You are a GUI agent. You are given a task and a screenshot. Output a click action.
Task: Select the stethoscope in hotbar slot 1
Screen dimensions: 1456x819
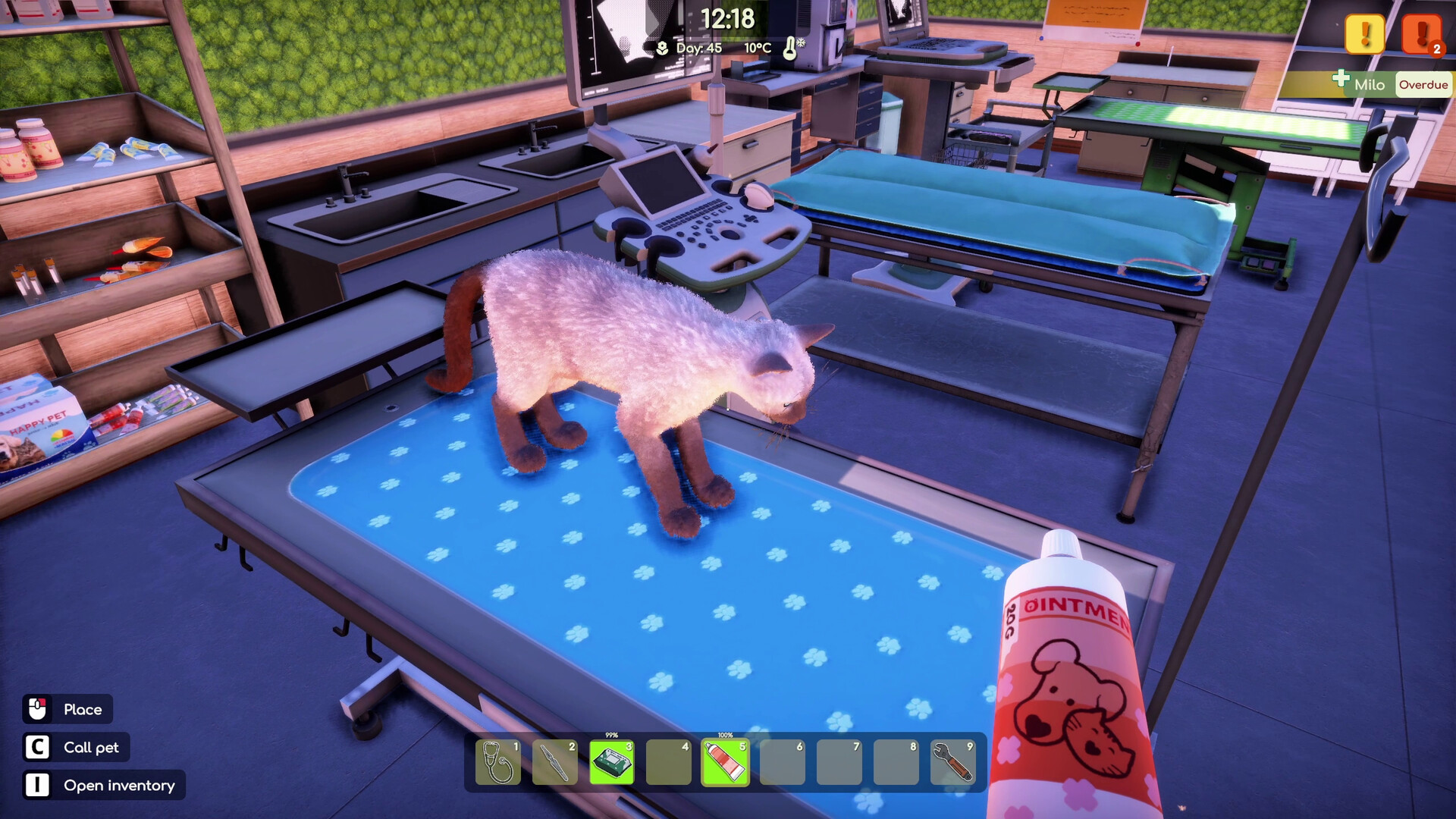[498, 762]
